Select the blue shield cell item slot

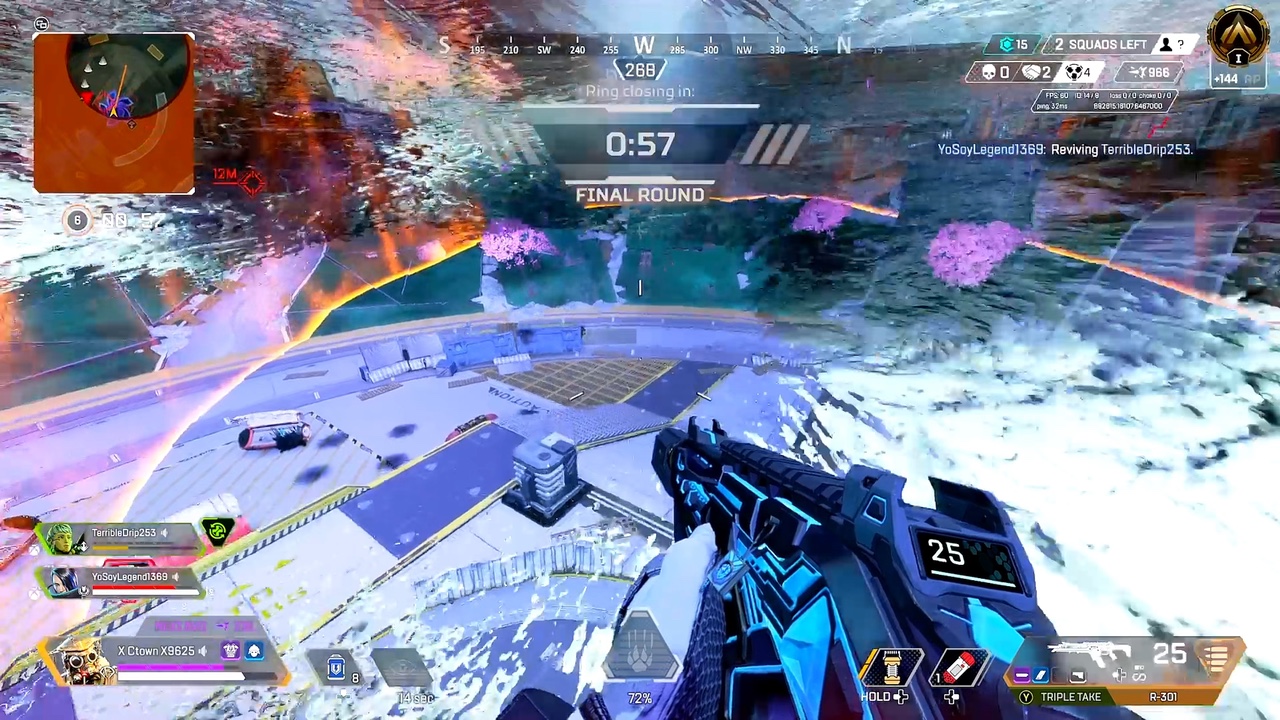pyautogui.click(x=338, y=667)
